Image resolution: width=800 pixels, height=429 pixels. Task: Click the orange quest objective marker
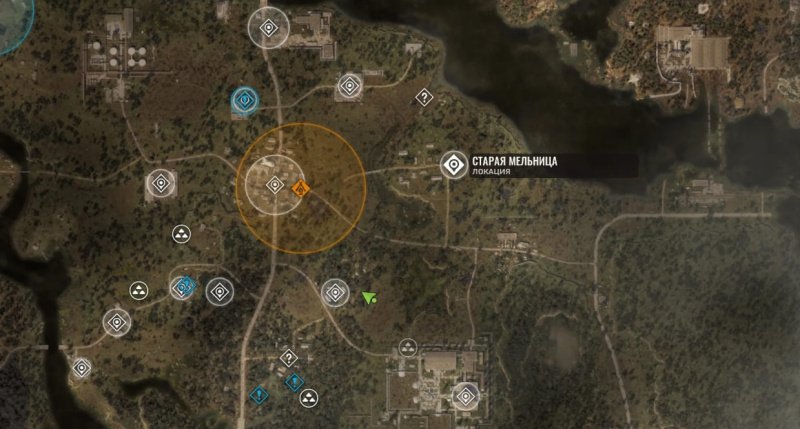(x=302, y=187)
